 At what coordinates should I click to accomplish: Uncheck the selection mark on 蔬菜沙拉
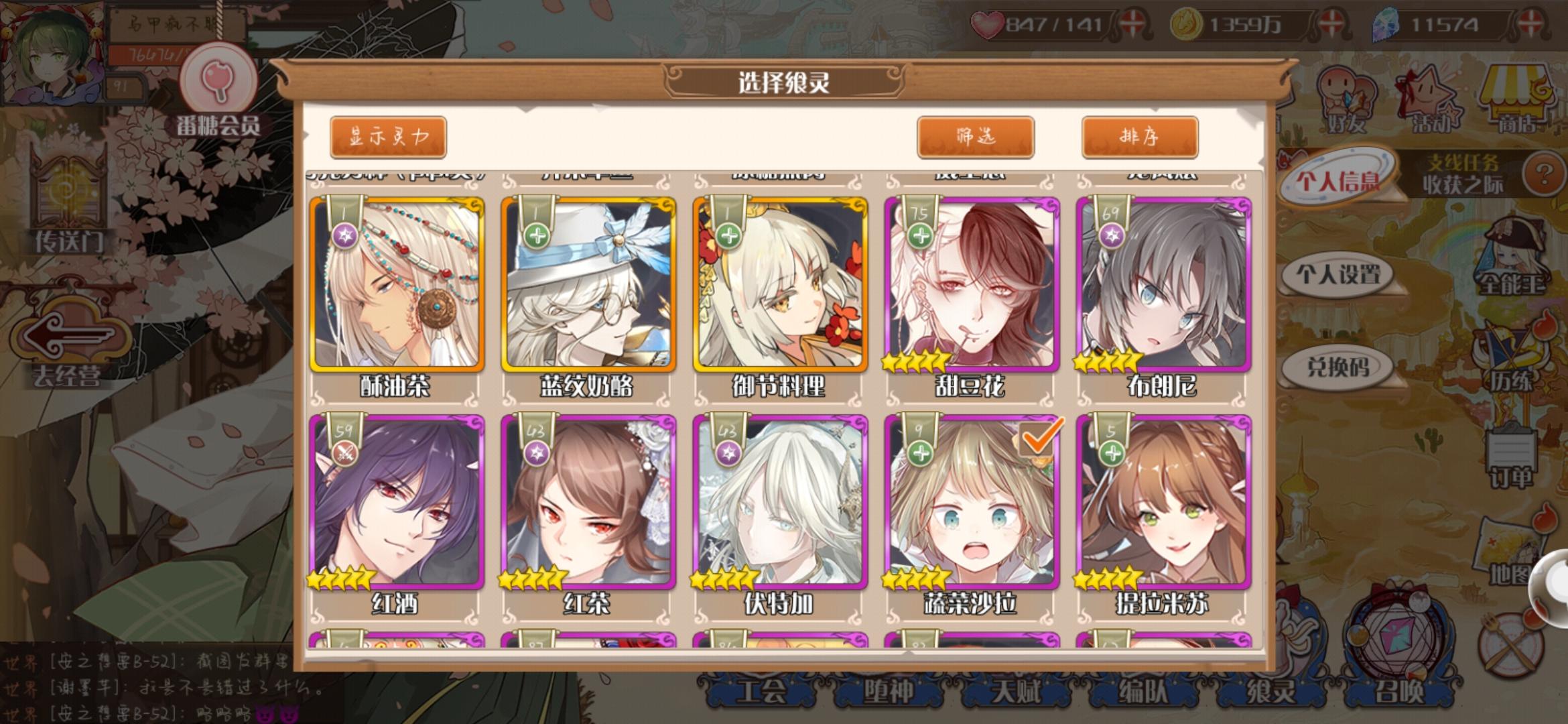[x=1040, y=438]
